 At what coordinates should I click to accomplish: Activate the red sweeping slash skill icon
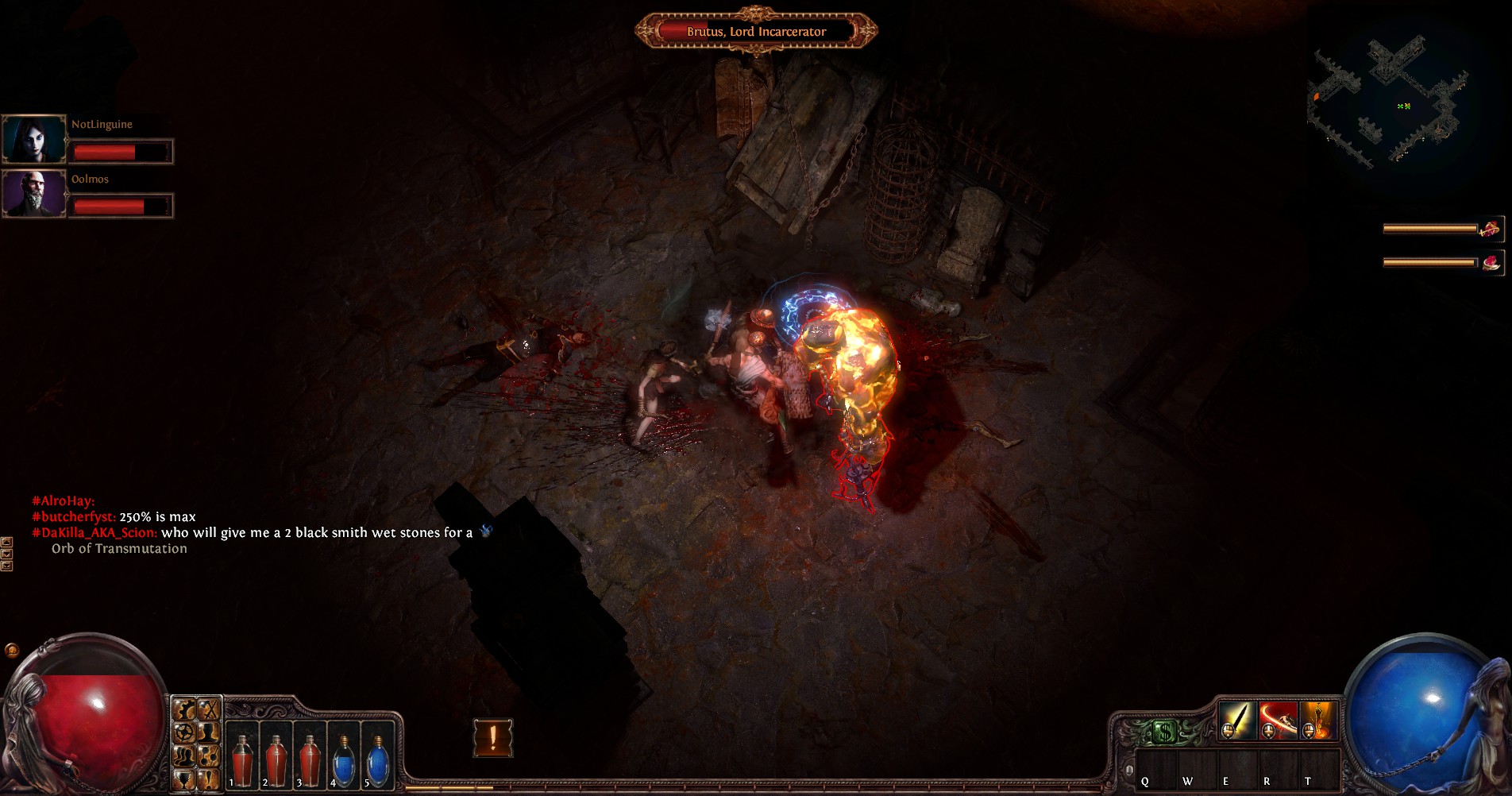(1277, 720)
